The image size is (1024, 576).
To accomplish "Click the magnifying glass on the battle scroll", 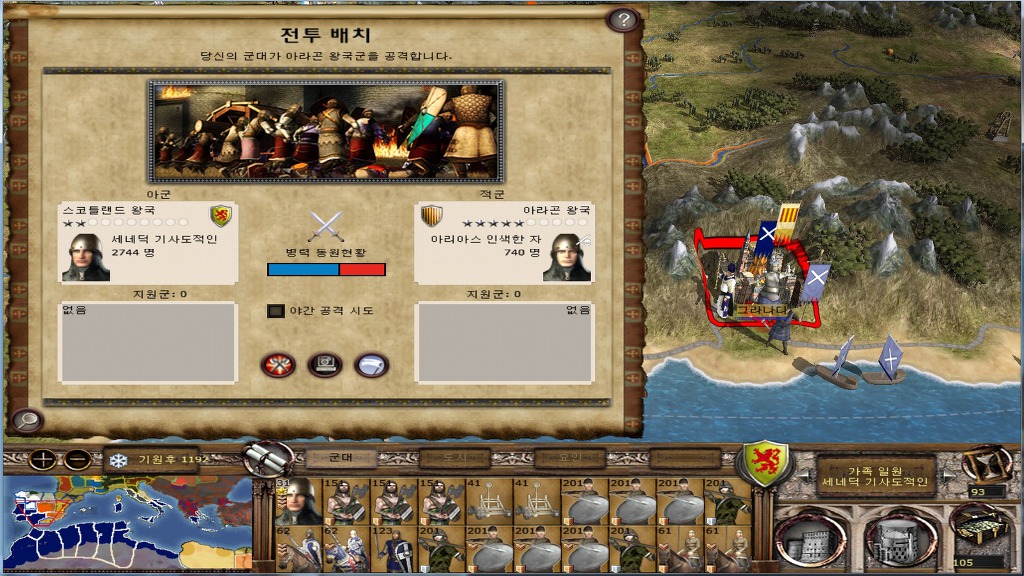I will point(27,420).
